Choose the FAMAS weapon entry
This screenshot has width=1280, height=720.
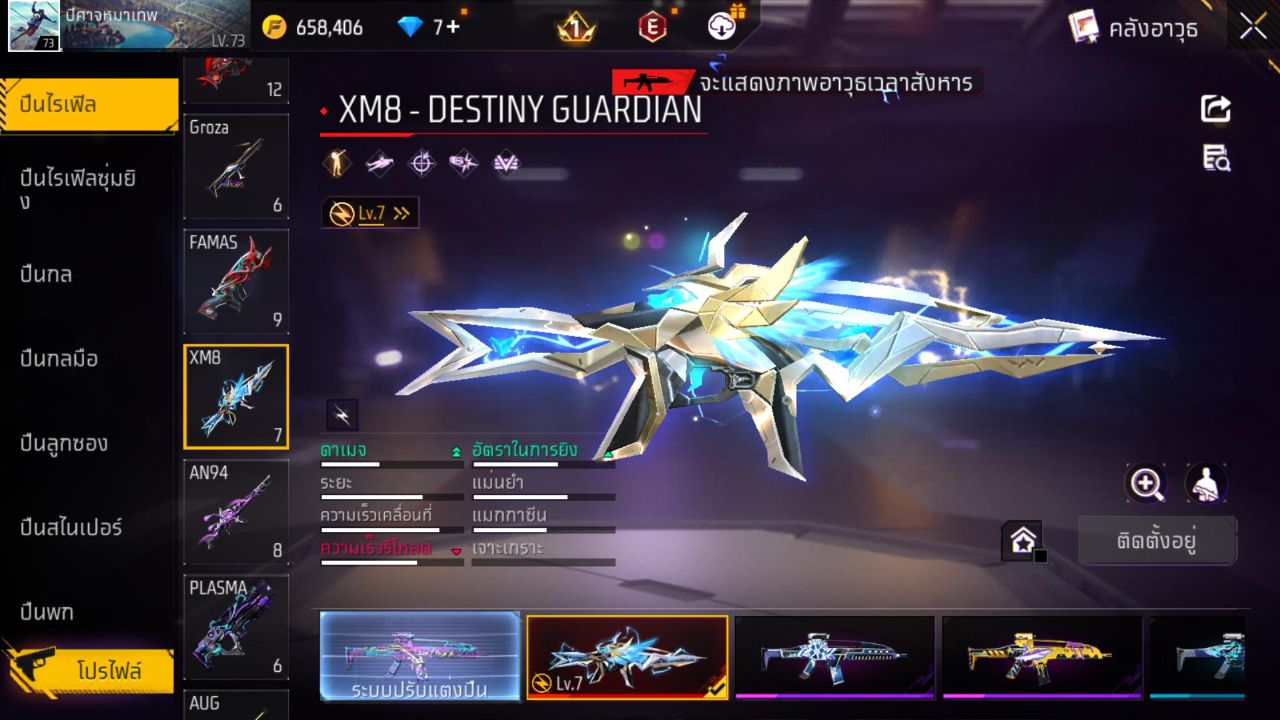coord(236,280)
